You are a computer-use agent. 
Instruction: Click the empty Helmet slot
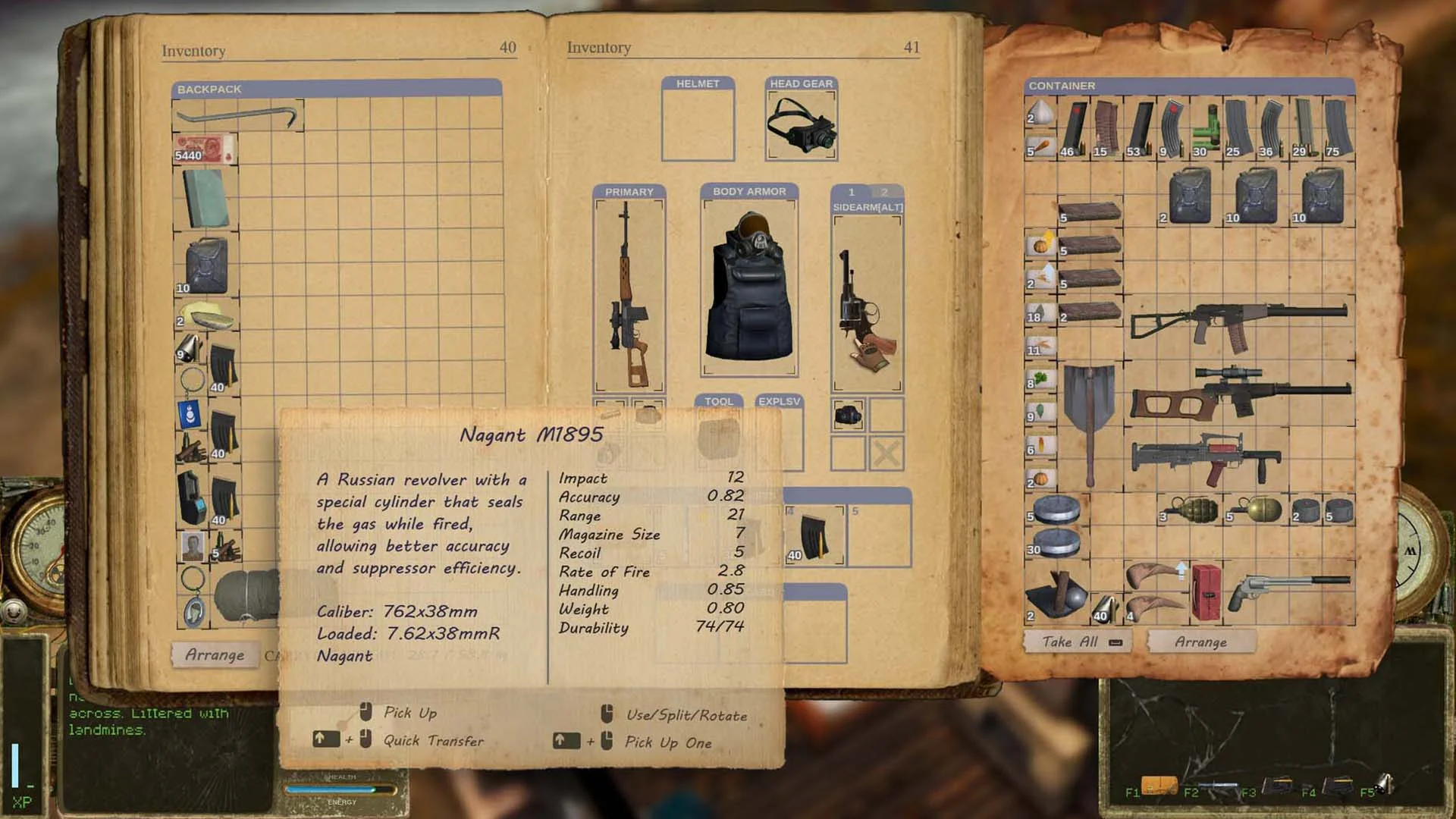[x=698, y=125]
